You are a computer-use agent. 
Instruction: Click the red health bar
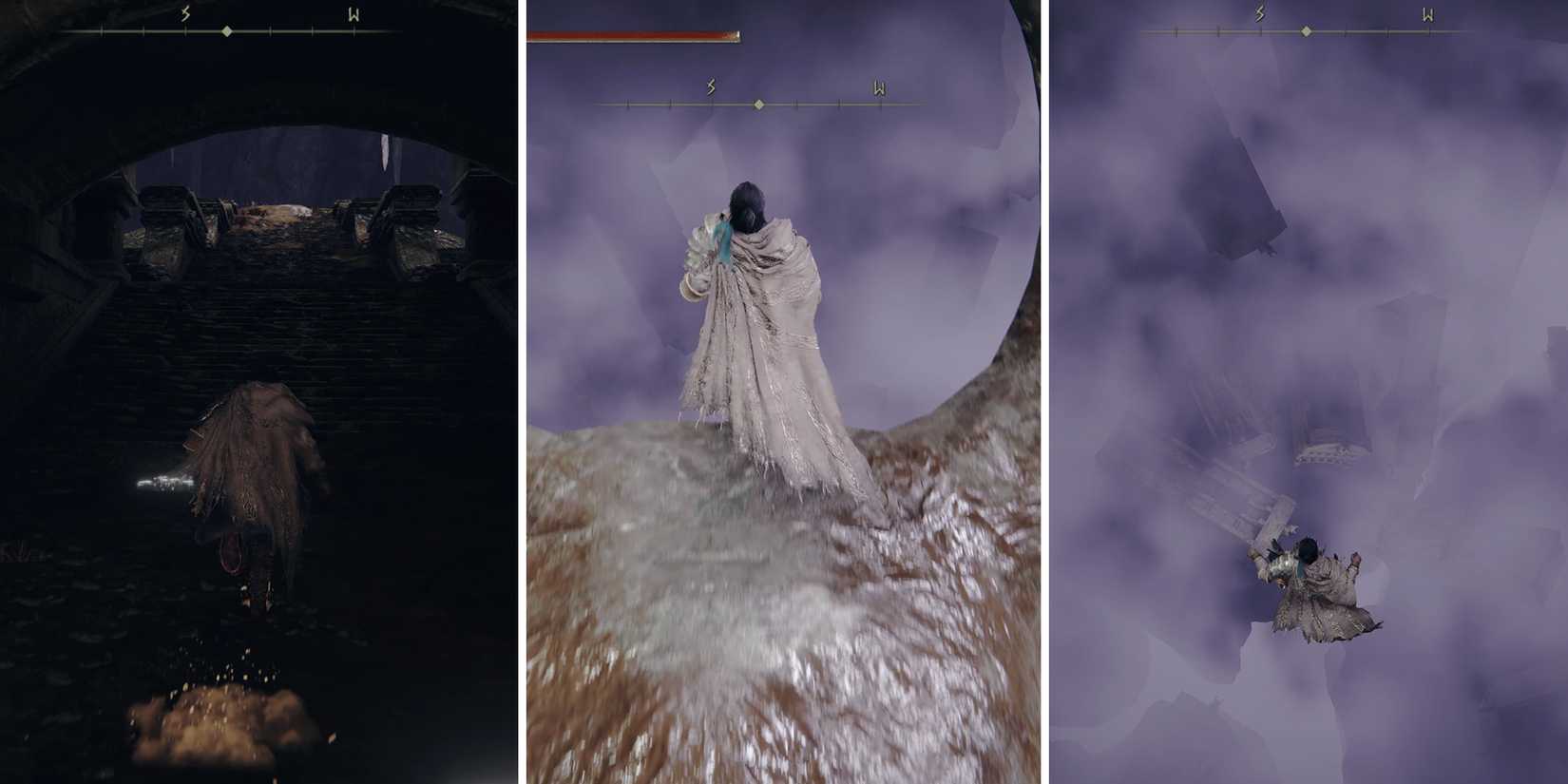pyautogui.click(x=627, y=31)
